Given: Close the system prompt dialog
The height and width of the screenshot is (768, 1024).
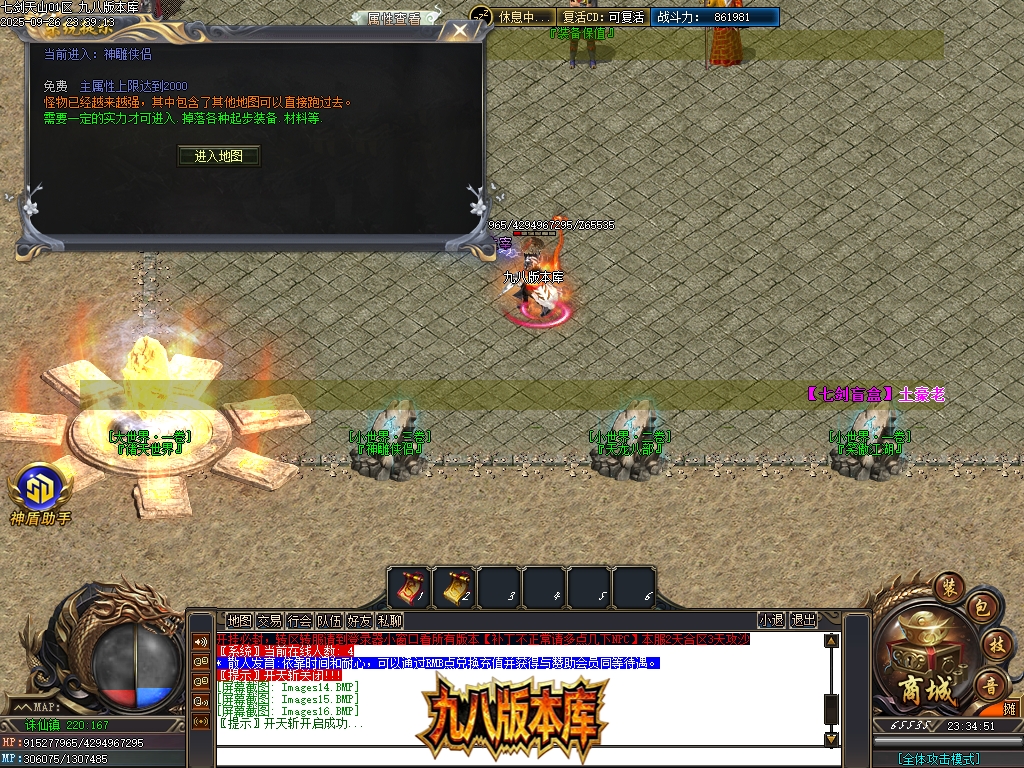Looking at the screenshot, I should click(x=459, y=31).
